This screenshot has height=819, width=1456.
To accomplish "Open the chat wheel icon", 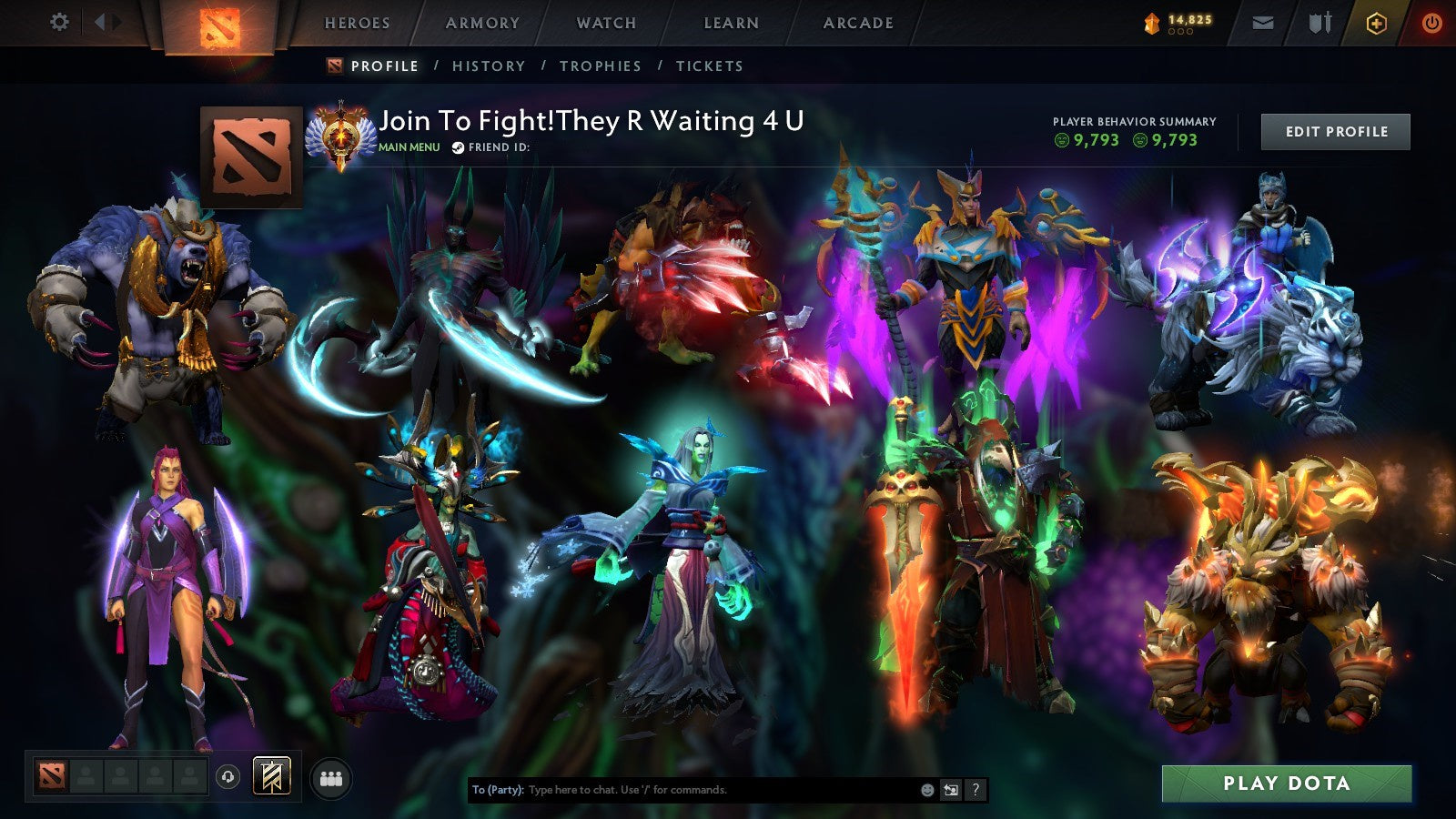I will [952, 791].
